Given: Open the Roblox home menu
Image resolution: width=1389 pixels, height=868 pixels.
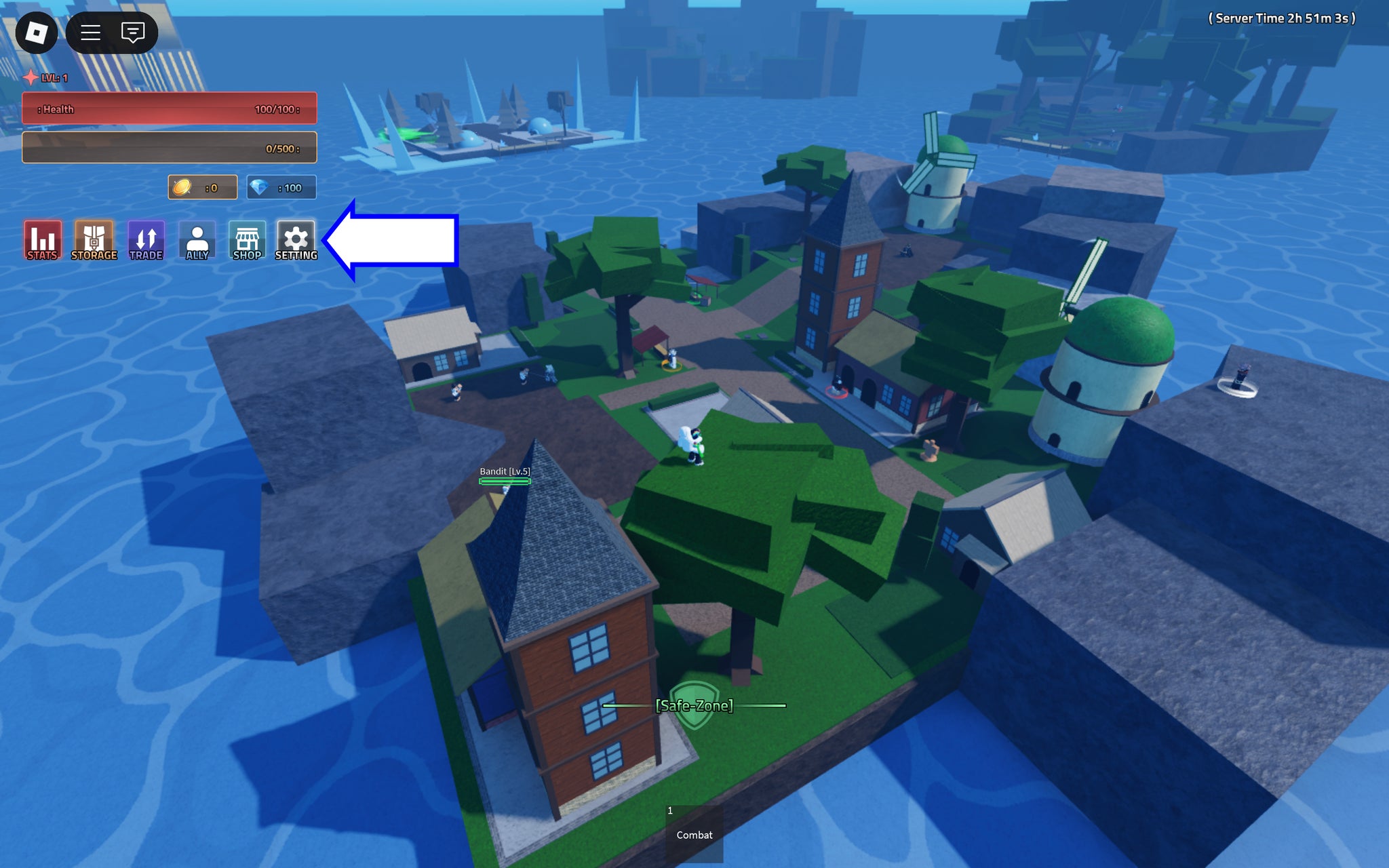Looking at the screenshot, I should (x=37, y=32).
